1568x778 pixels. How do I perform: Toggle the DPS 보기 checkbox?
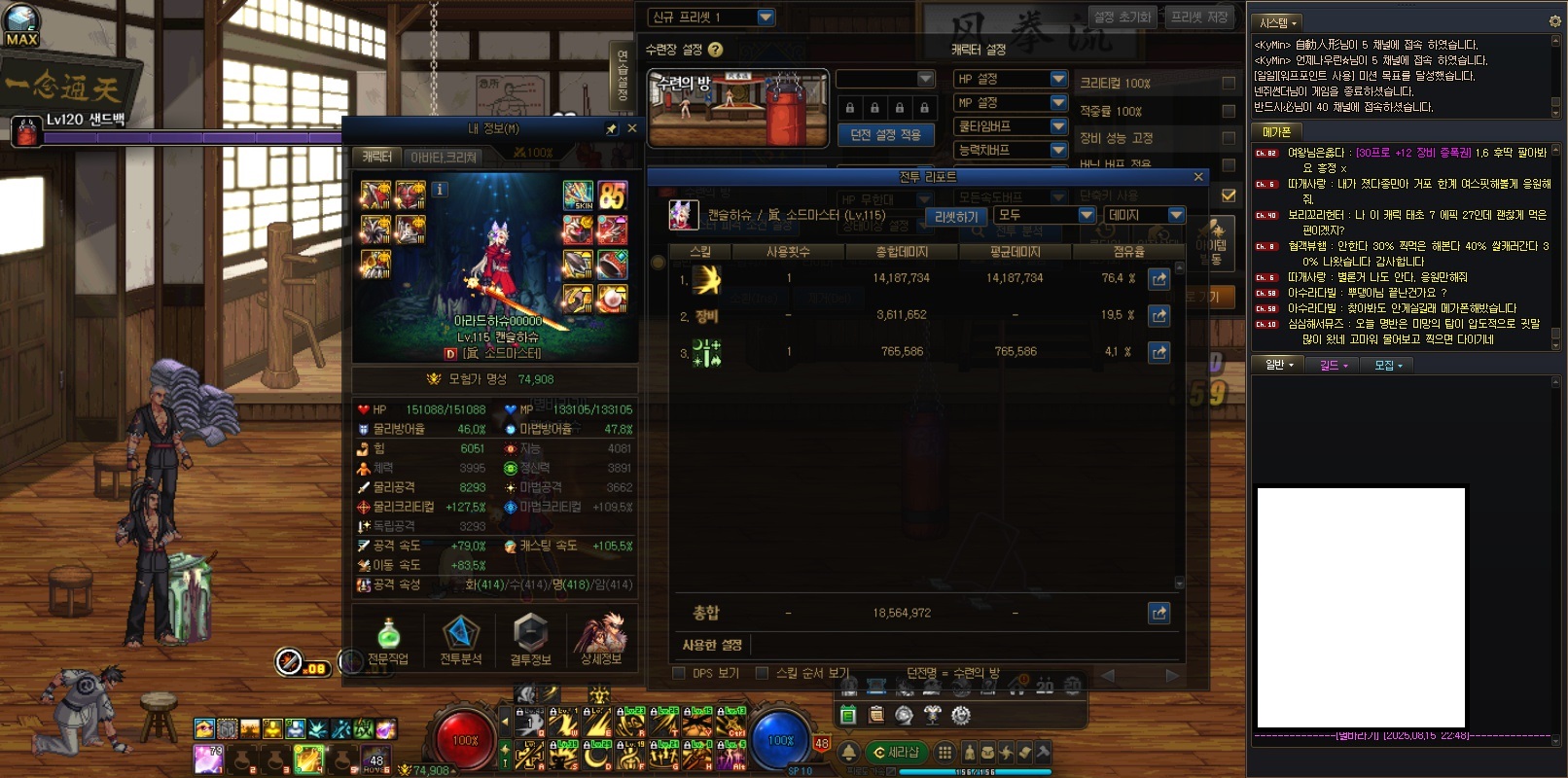(x=679, y=673)
